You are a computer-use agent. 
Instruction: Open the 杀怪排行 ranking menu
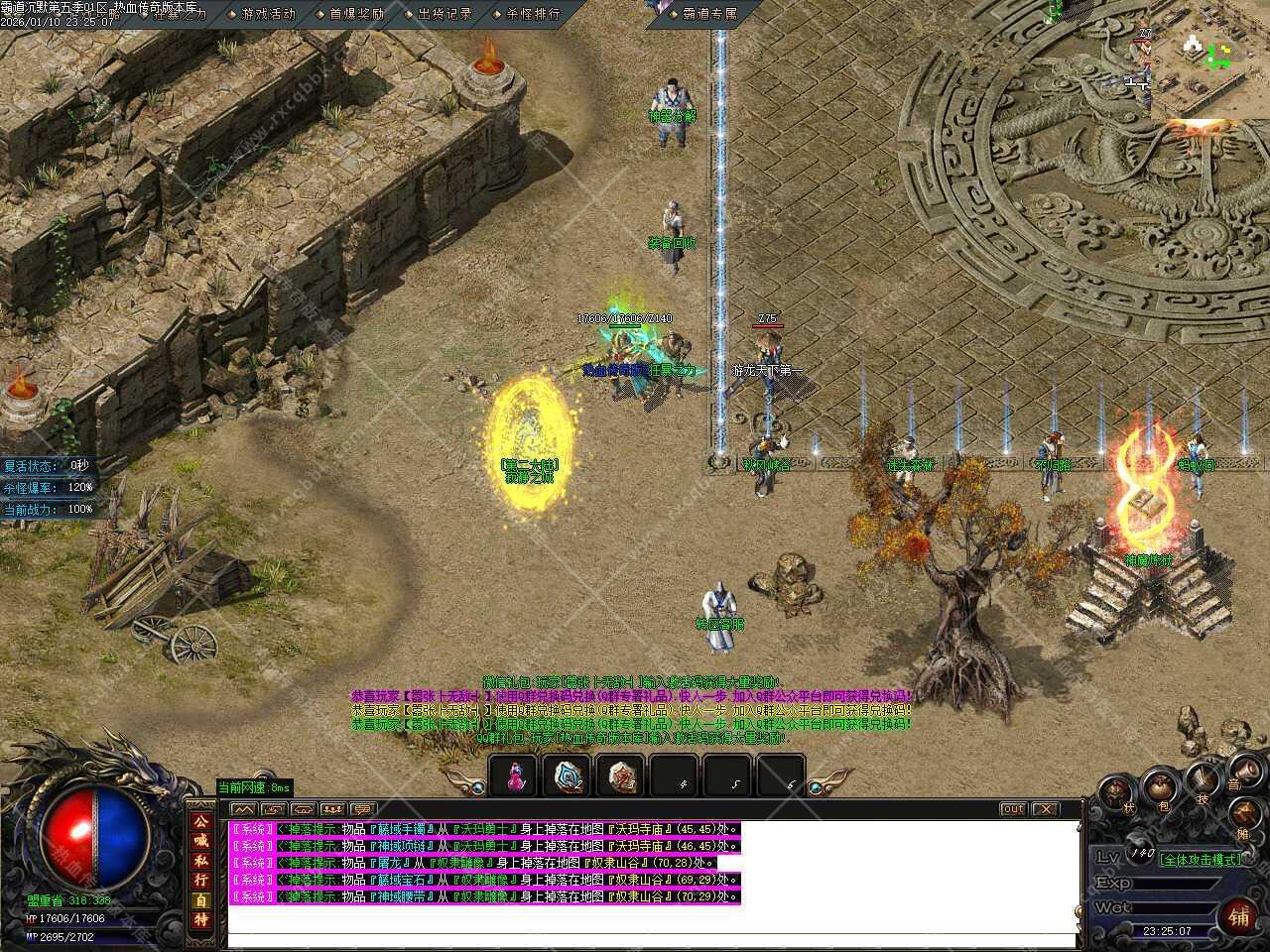click(x=532, y=14)
